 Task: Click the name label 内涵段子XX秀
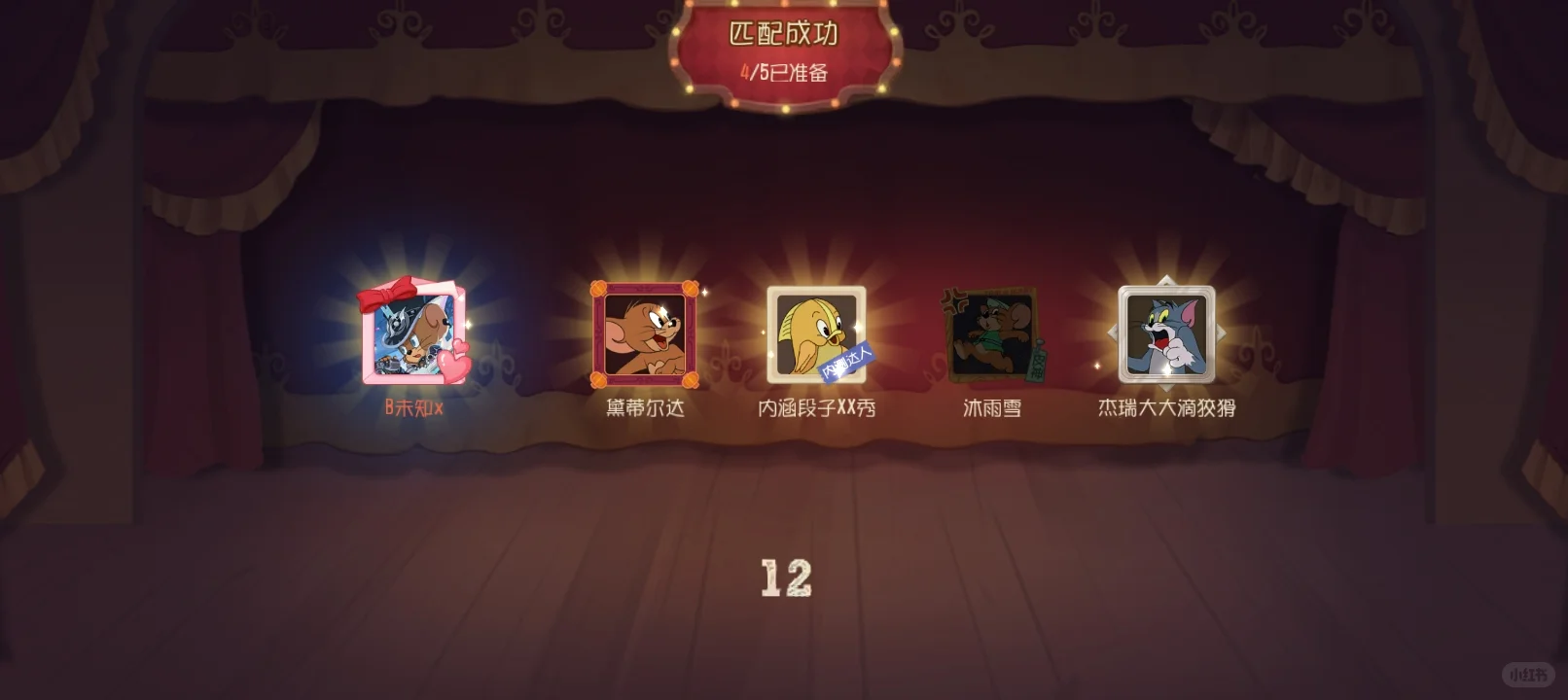point(815,408)
